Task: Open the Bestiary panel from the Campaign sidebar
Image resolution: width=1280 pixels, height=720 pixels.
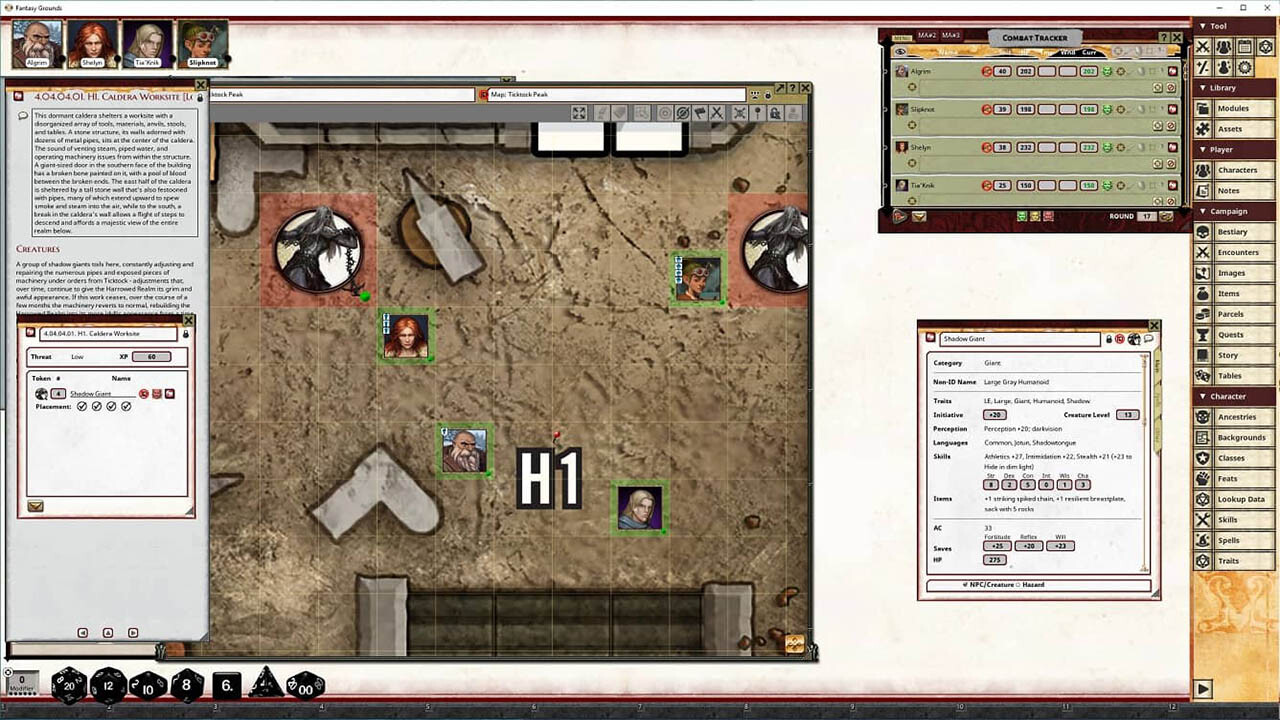Action: (1232, 231)
